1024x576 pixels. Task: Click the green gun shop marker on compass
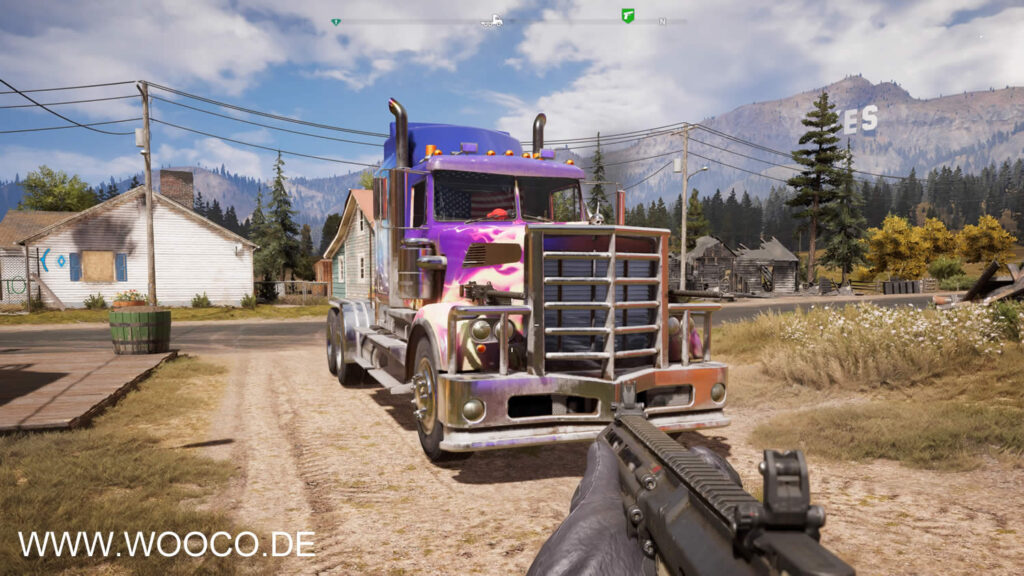click(x=628, y=16)
